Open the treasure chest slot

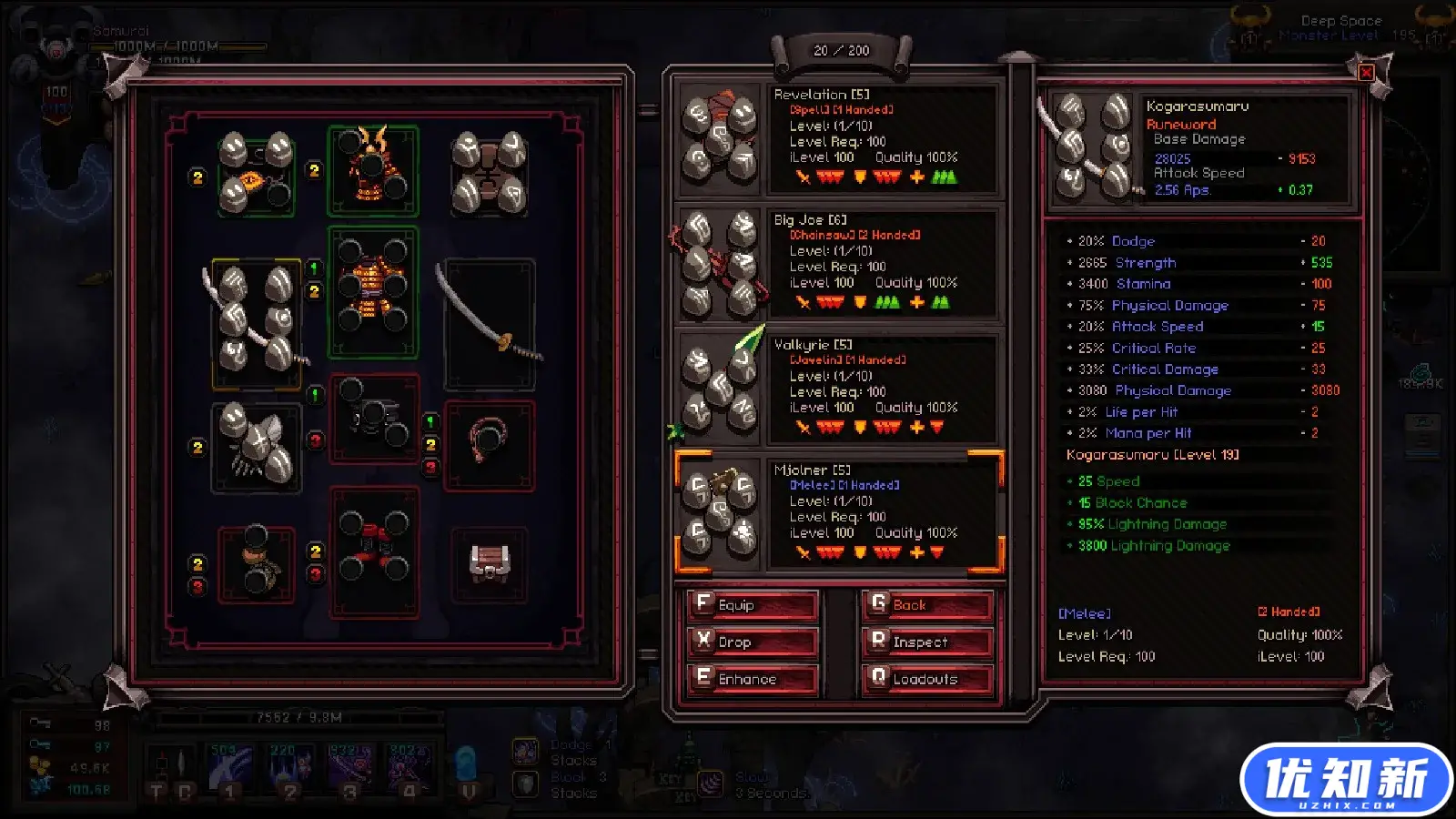(x=490, y=562)
